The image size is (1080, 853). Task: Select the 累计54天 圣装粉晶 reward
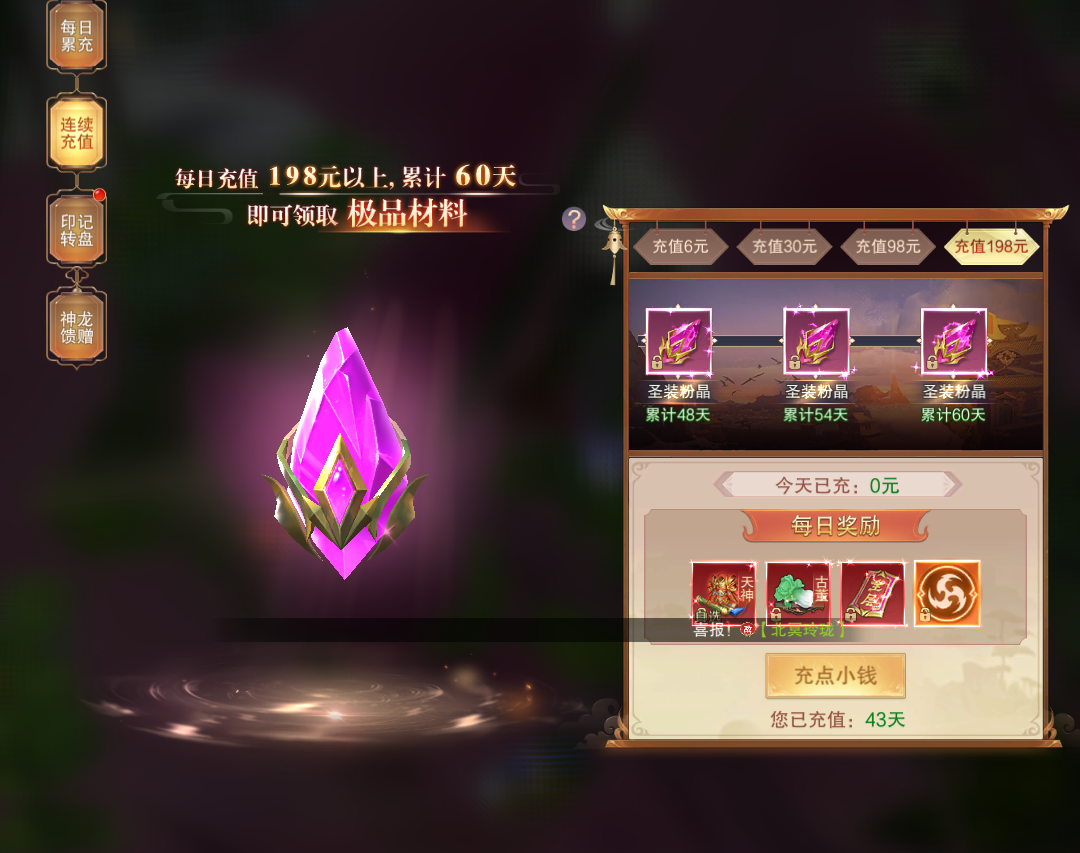816,341
